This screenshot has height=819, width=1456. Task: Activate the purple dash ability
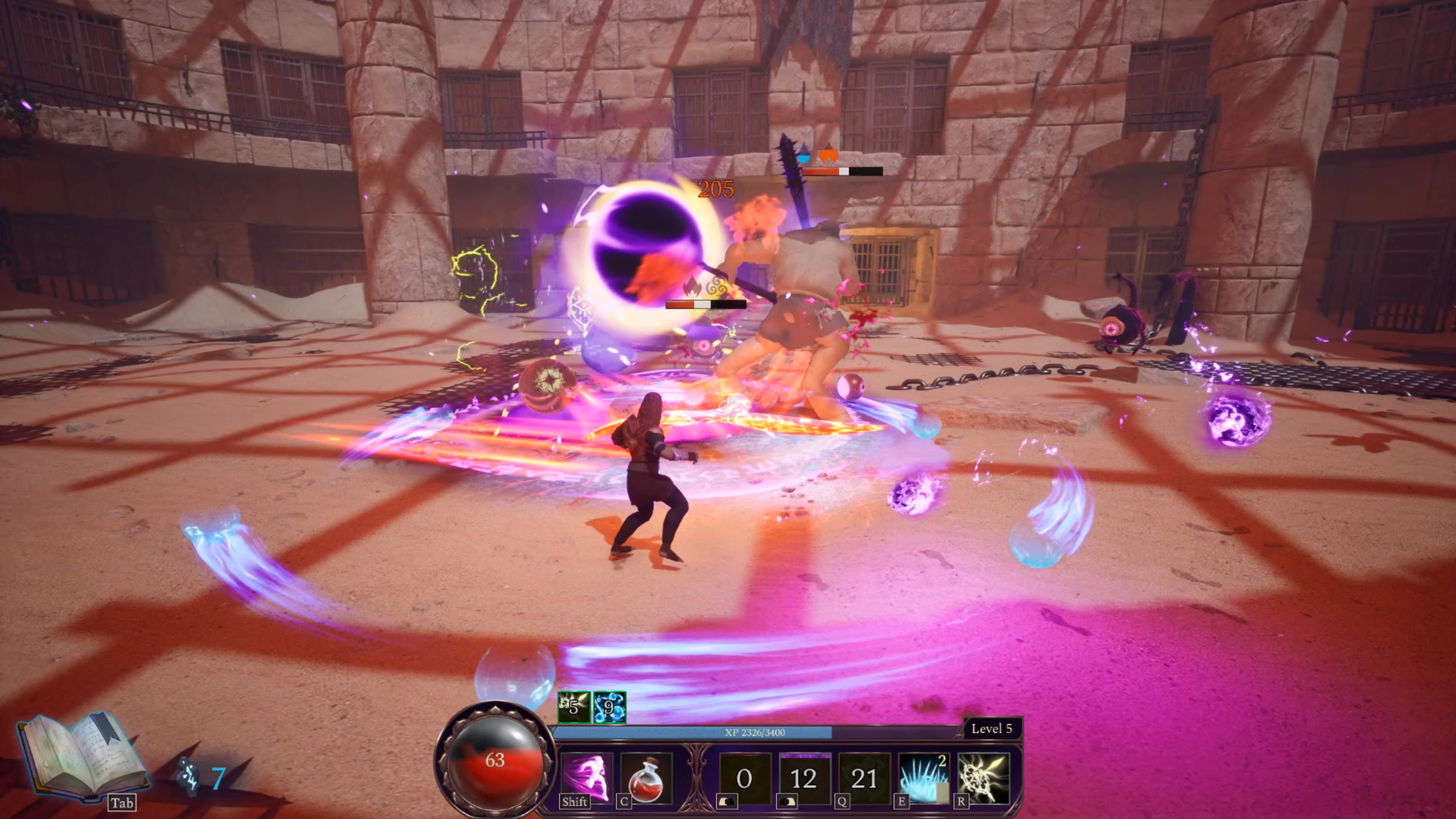[x=587, y=776]
